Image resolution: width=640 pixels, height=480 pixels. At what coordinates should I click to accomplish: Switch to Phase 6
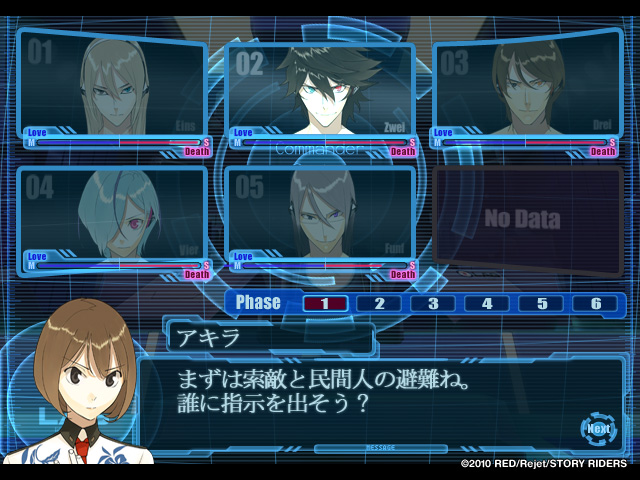tap(596, 303)
